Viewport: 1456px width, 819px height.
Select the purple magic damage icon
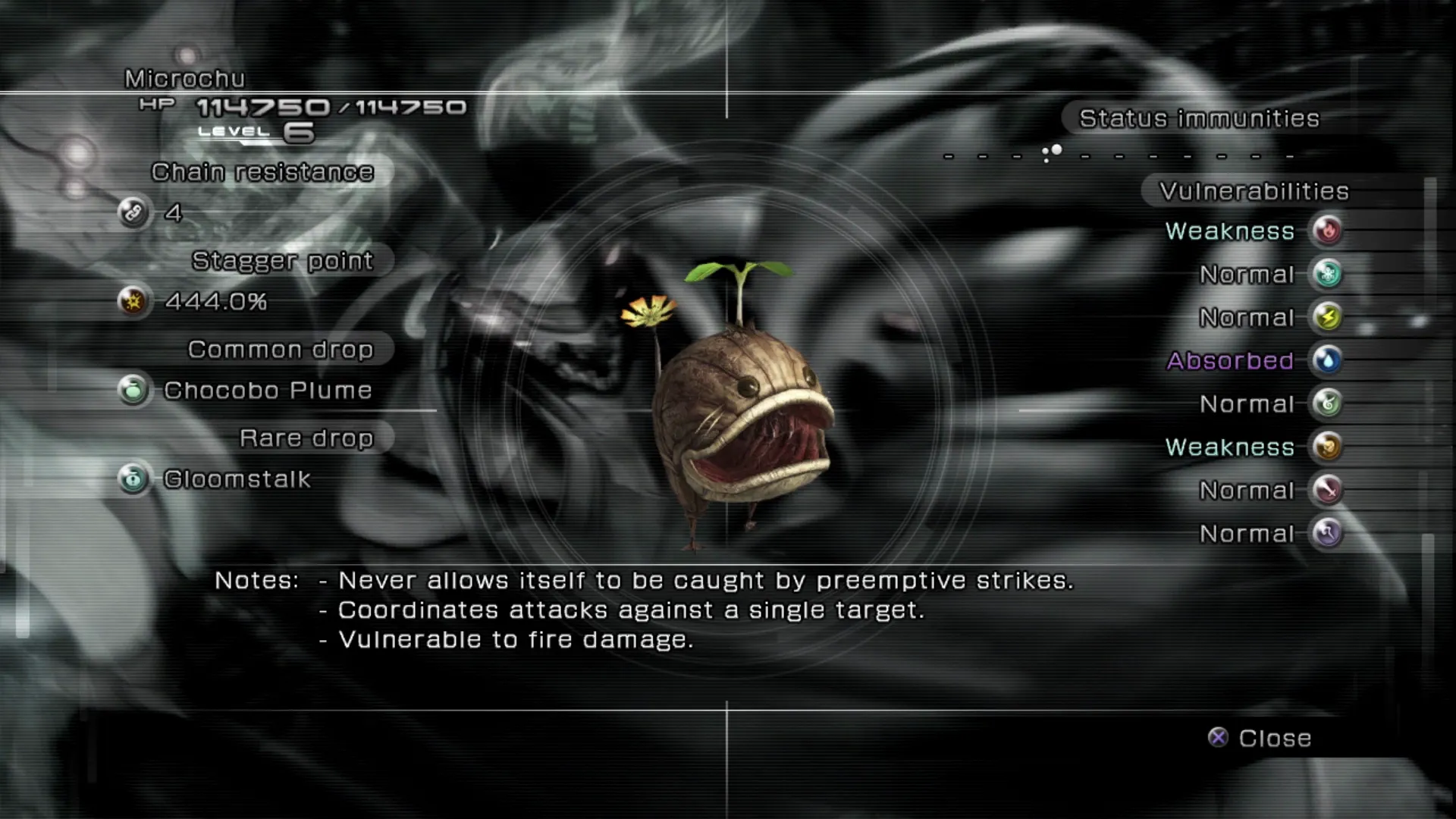point(1327,533)
